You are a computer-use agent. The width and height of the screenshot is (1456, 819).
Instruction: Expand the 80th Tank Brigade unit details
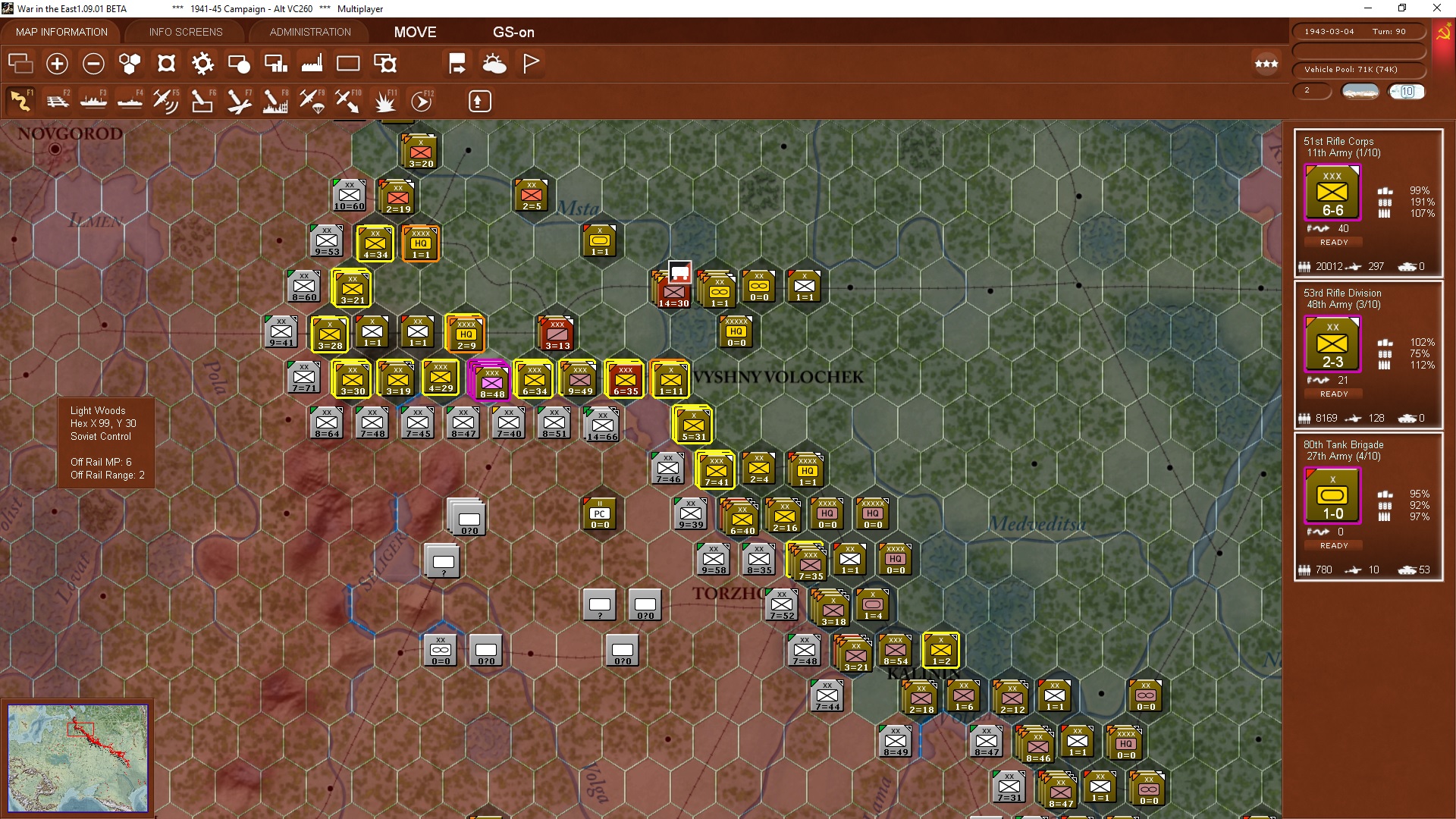click(x=1332, y=497)
